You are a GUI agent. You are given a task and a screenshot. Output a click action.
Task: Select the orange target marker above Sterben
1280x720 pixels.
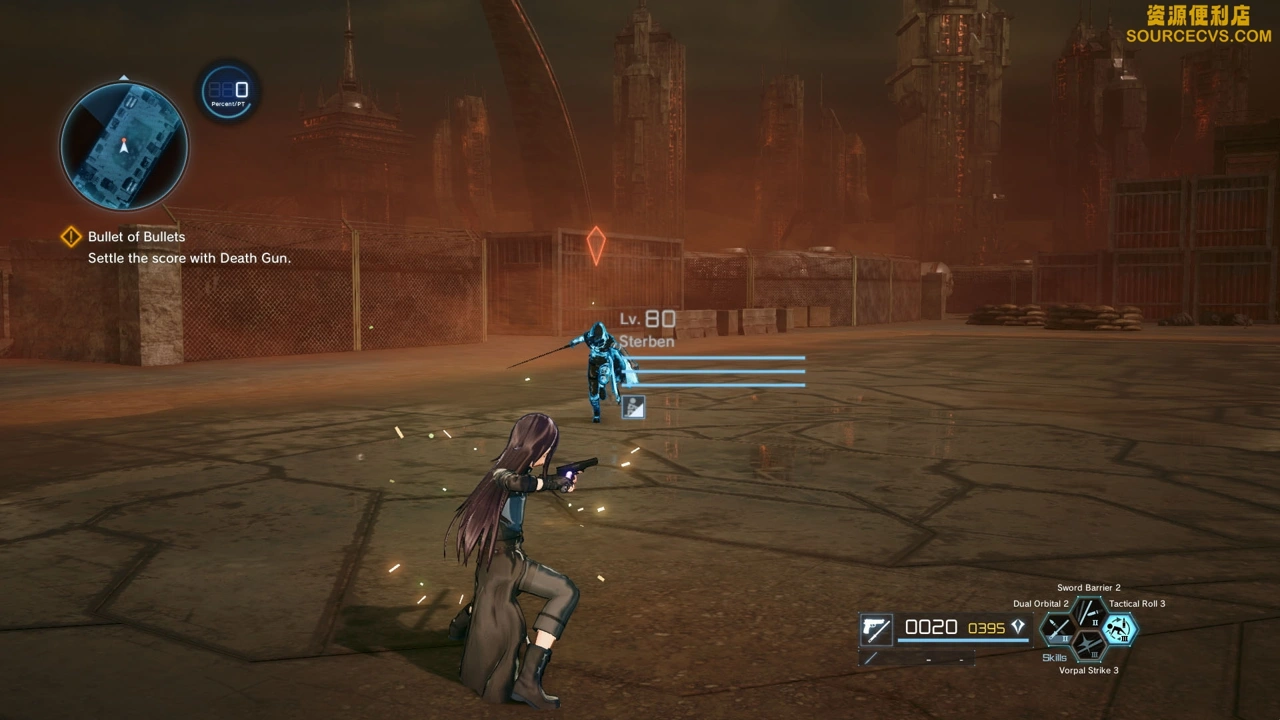coord(596,245)
